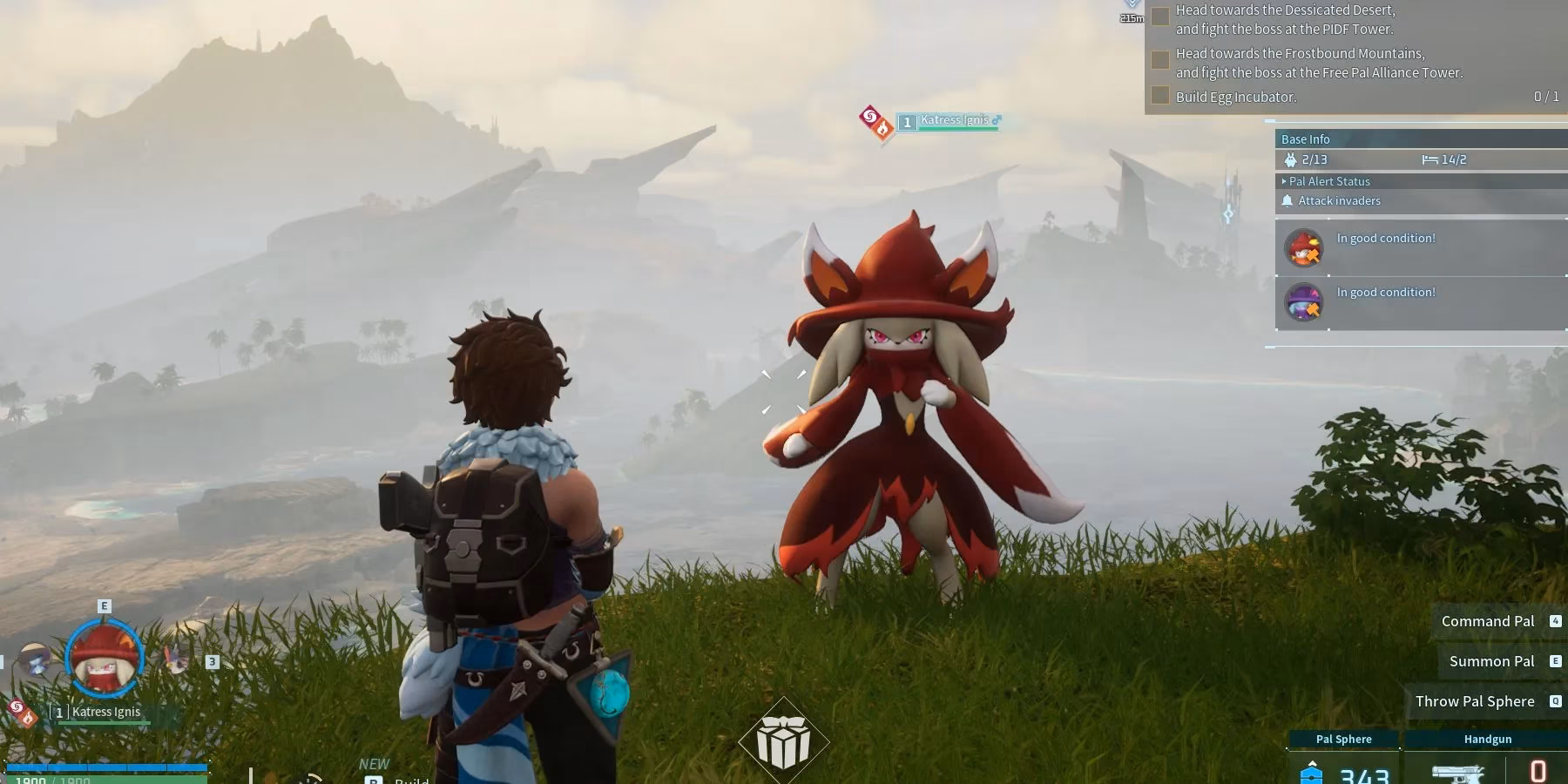
Task: Choose the blue pal portrait left of Katress Ignis
Action: 37,662
